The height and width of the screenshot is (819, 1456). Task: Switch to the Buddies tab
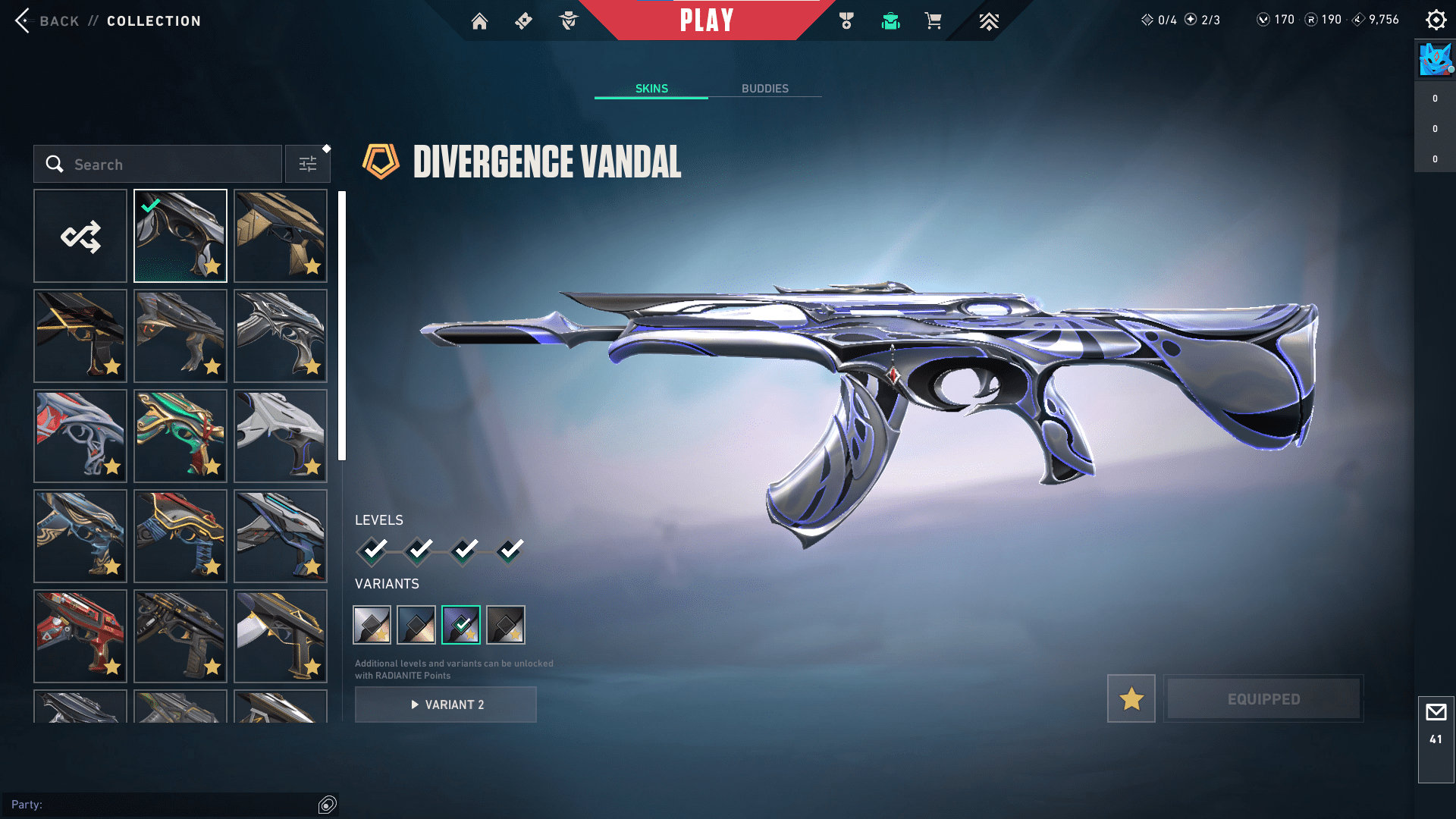764,89
